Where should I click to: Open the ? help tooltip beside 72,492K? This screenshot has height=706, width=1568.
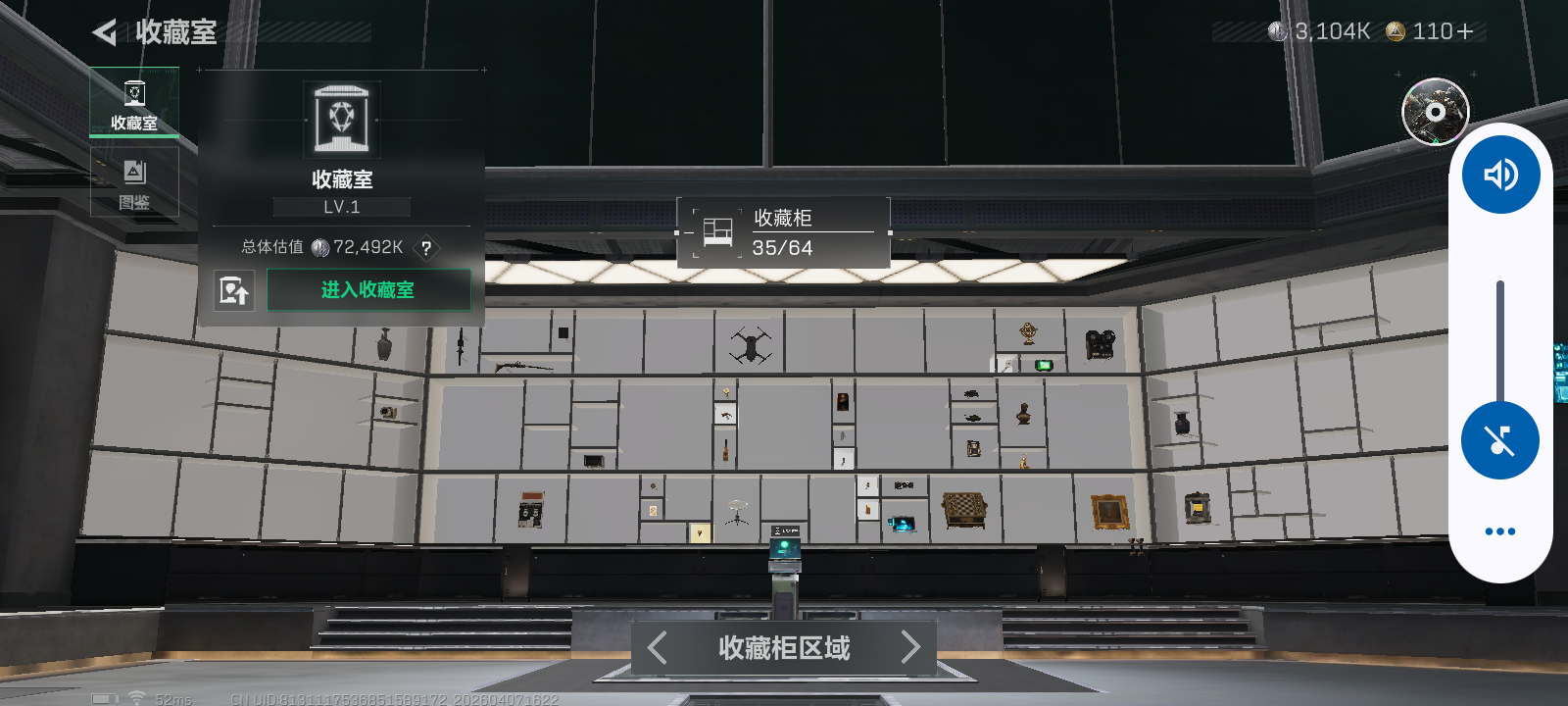click(x=425, y=248)
